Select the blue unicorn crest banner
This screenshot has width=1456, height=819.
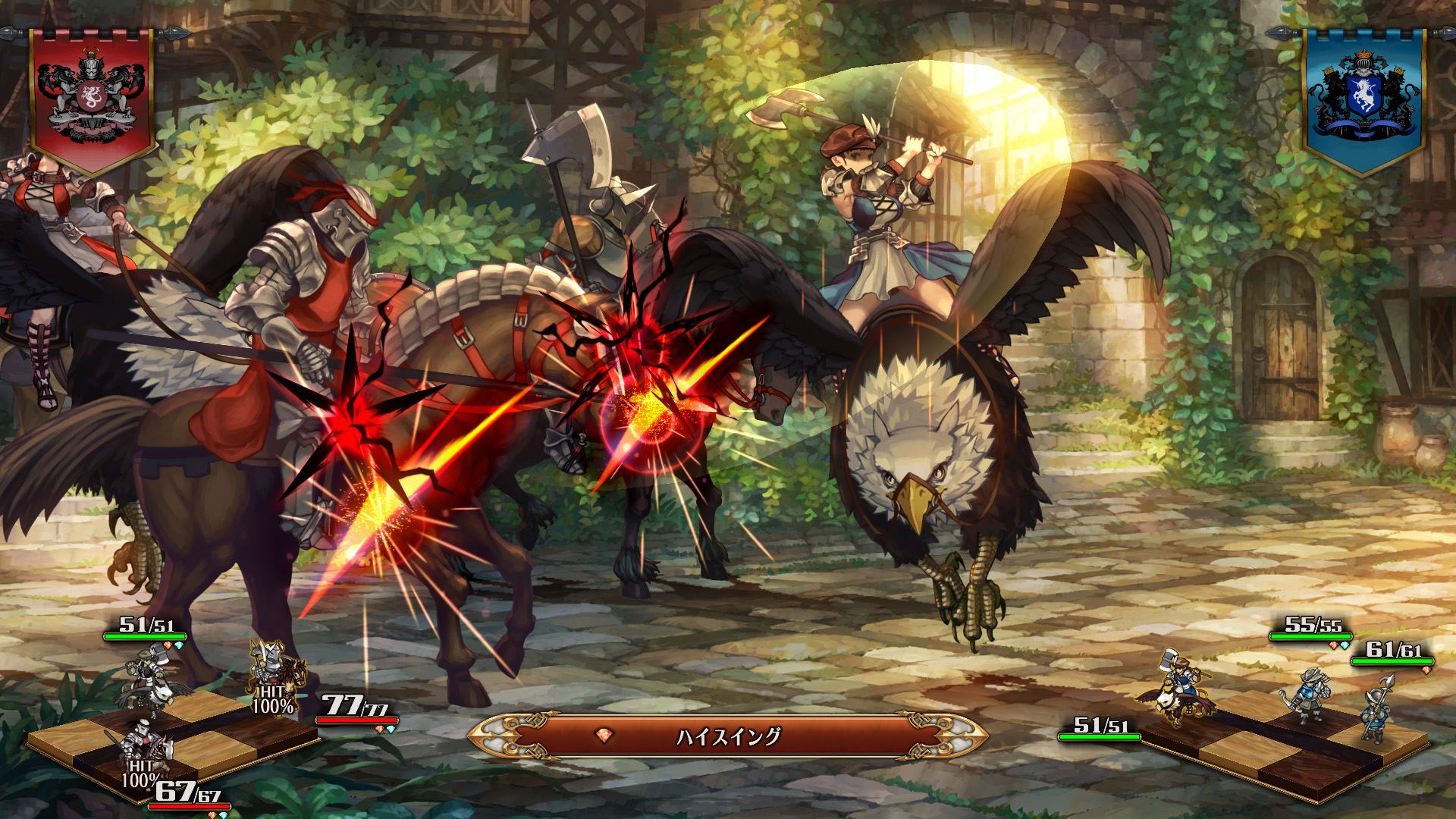[x=1363, y=99]
